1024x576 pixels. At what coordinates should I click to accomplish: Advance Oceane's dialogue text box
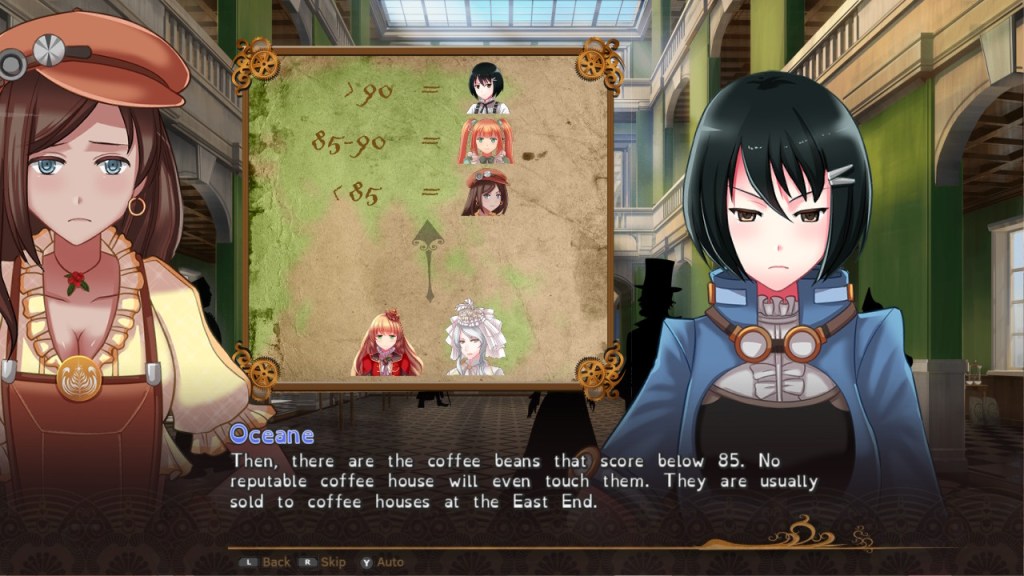click(x=524, y=481)
